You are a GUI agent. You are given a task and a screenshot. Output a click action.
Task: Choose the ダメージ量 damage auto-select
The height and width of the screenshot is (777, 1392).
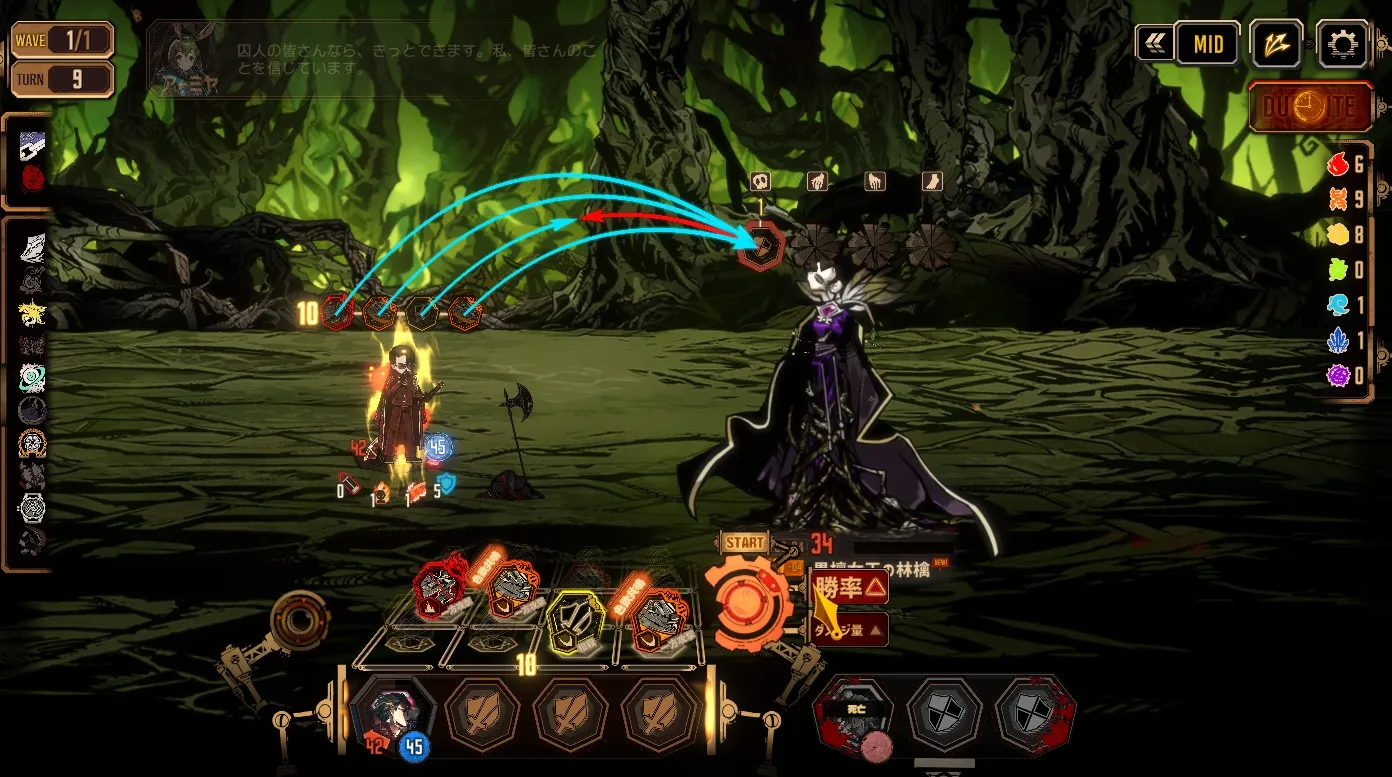click(x=850, y=629)
